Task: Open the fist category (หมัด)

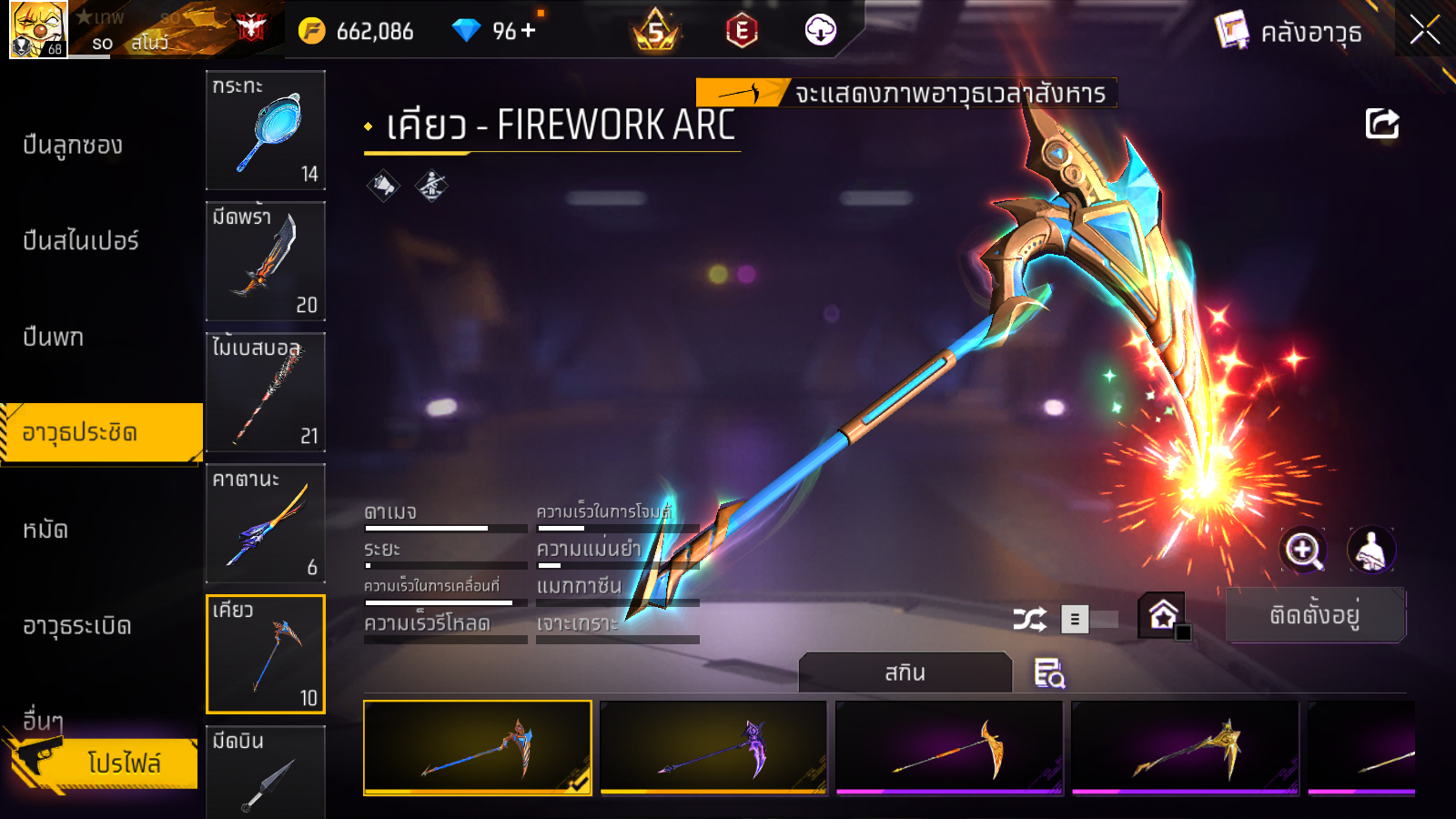Action: 45,530
